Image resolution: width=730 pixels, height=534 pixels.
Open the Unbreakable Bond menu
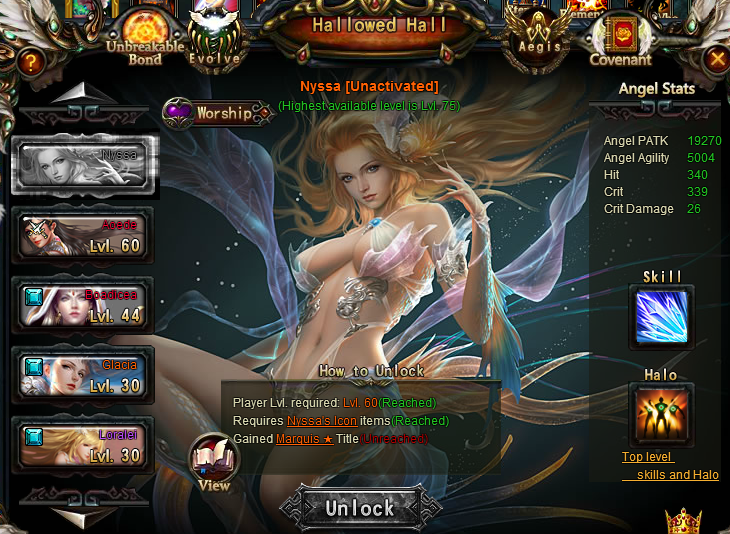[144, 37]
